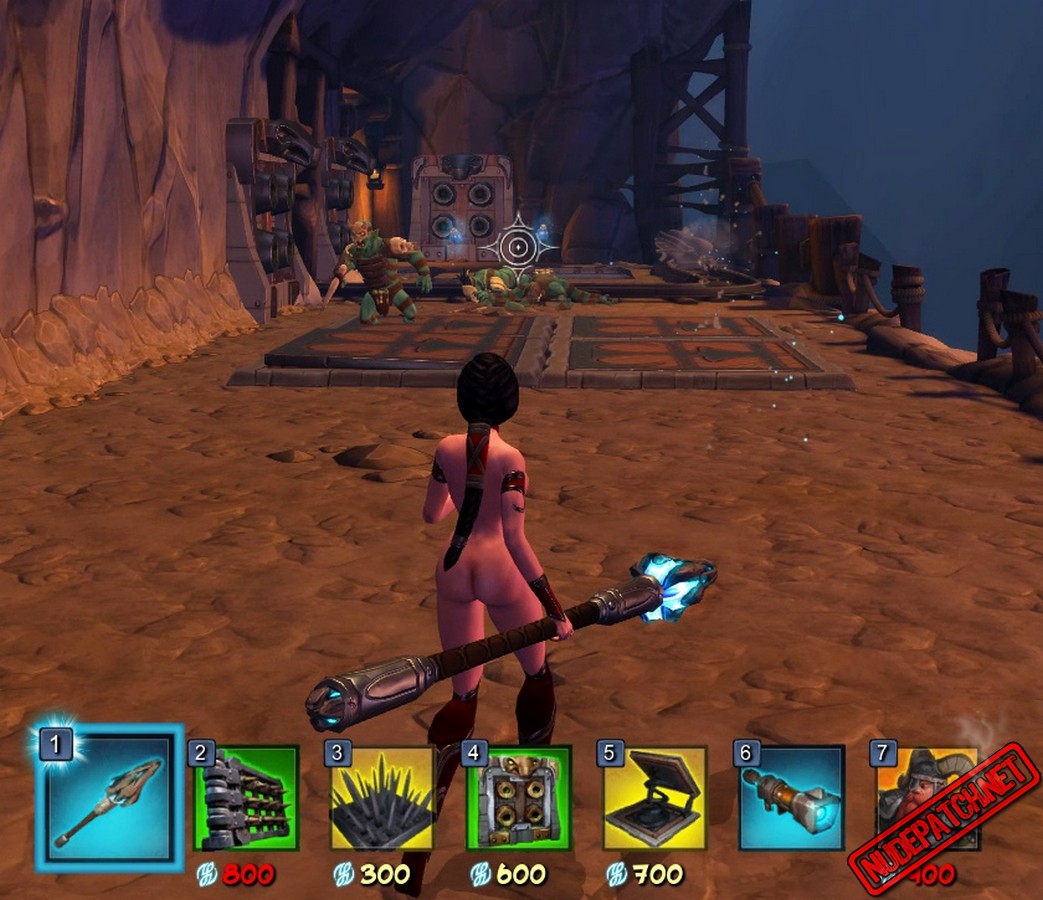Select the spring floor trap costing 700

655,798
